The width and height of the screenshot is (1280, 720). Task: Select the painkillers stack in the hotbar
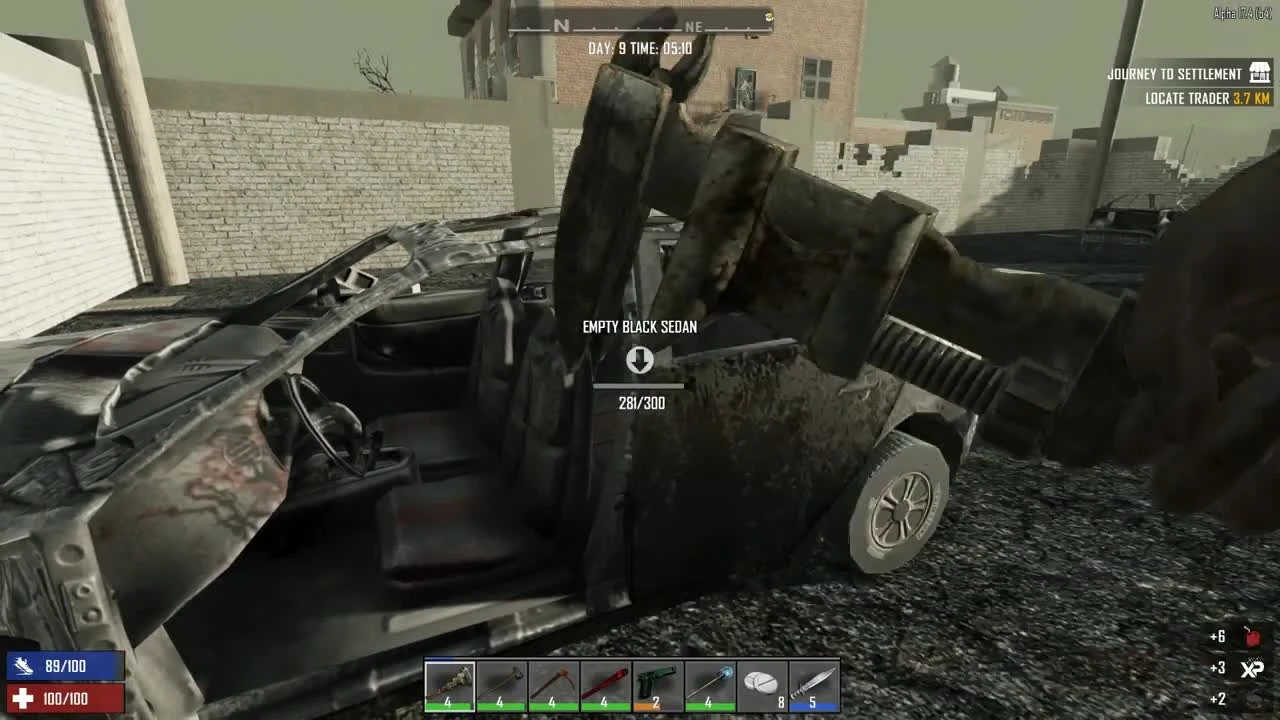761,685
